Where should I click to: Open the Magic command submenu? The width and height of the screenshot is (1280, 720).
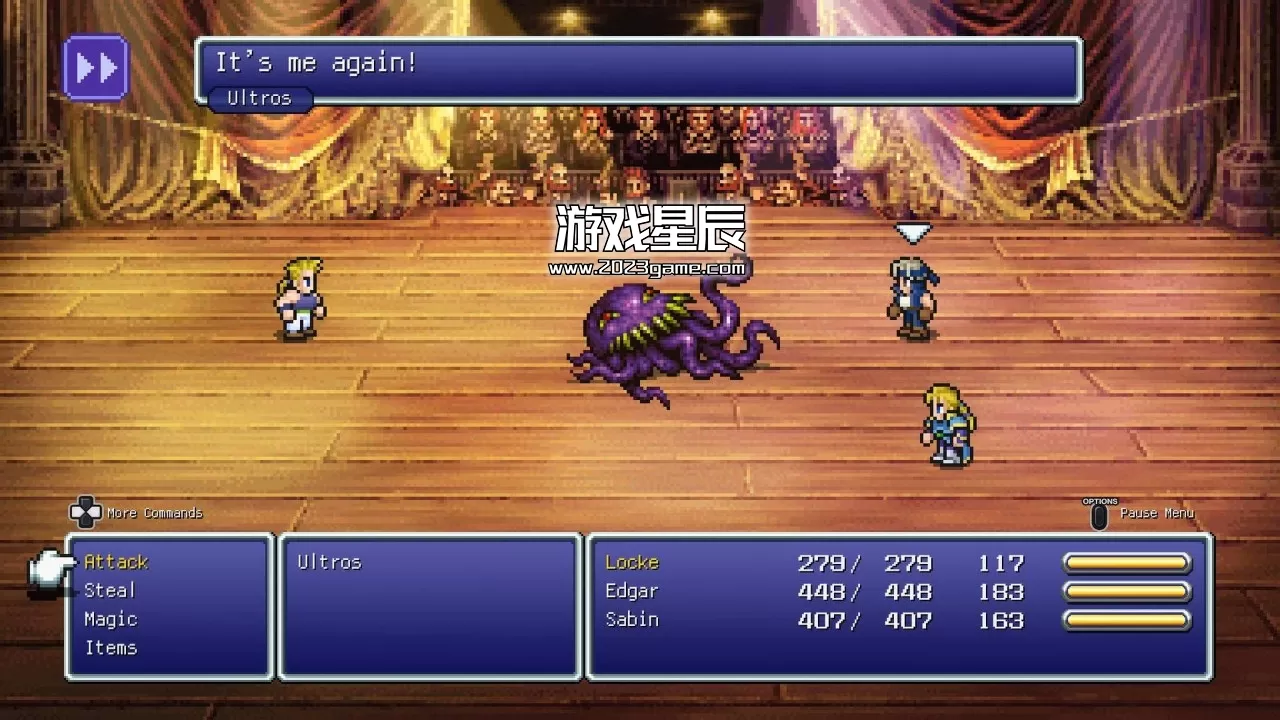111,619
